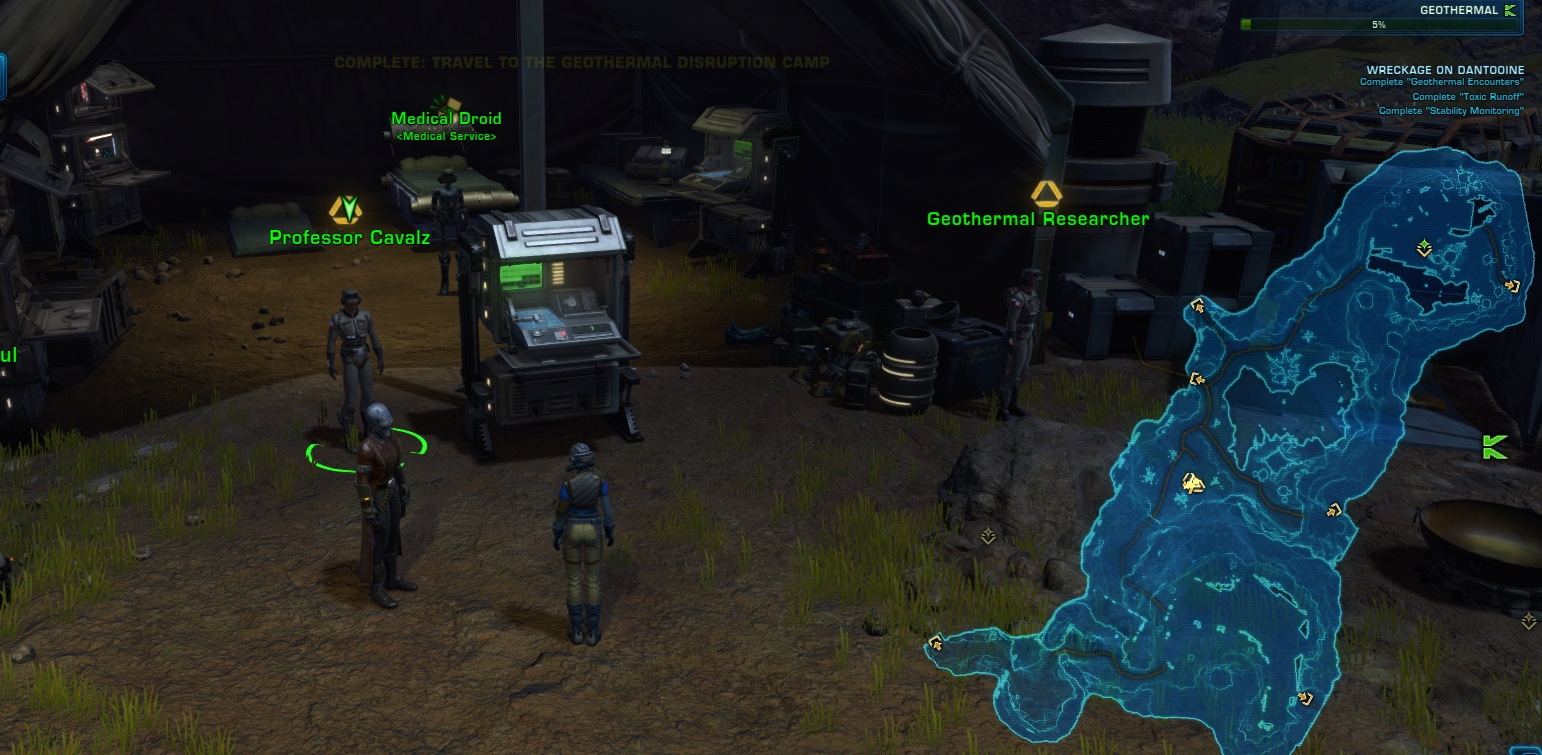Select the Wreckage on Dantooine mission title
Image resolution: width=1542 pixels, height=755 pixels.
point(1445,70)
